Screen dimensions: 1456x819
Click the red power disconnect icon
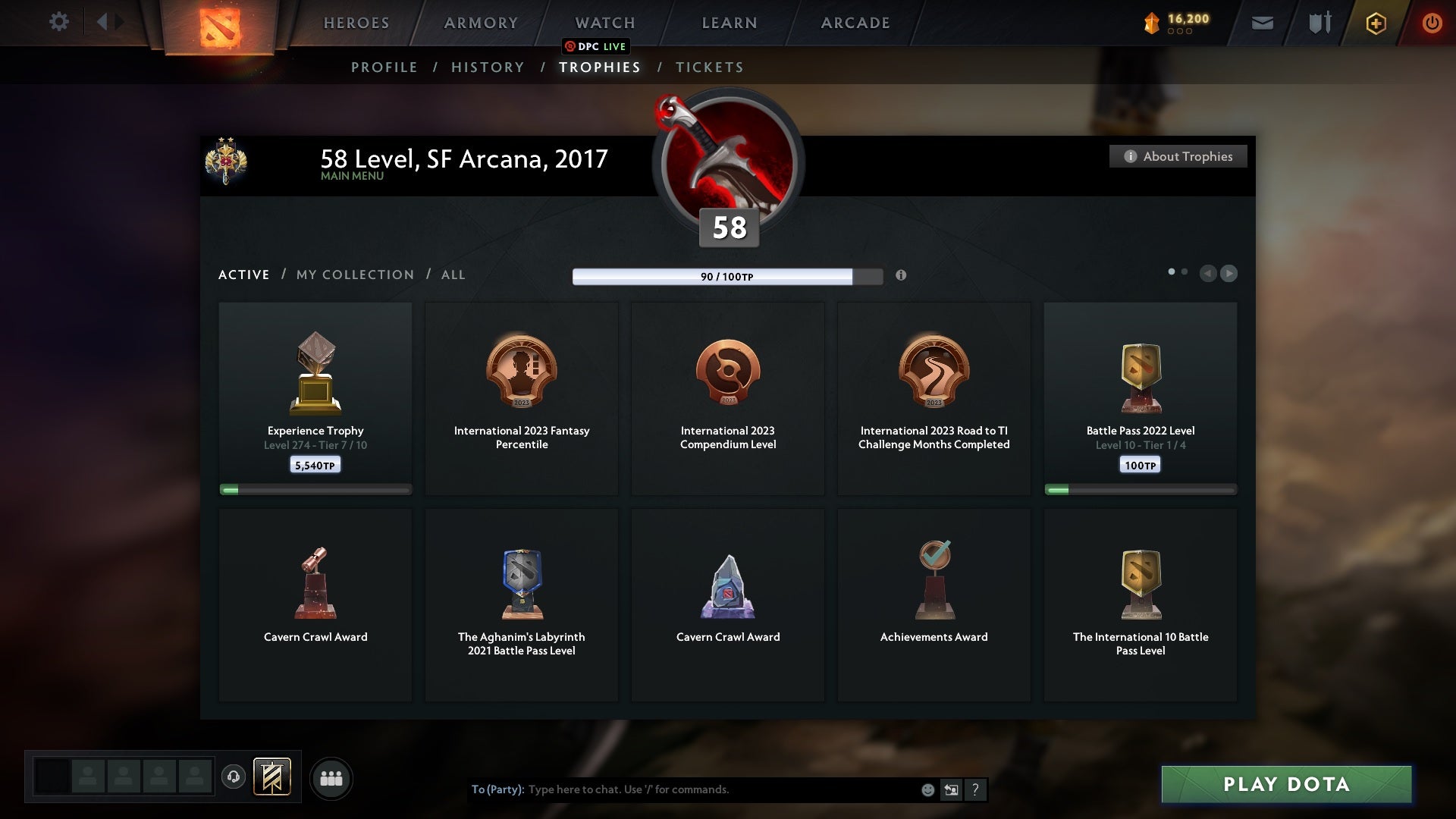[1432, 22]
